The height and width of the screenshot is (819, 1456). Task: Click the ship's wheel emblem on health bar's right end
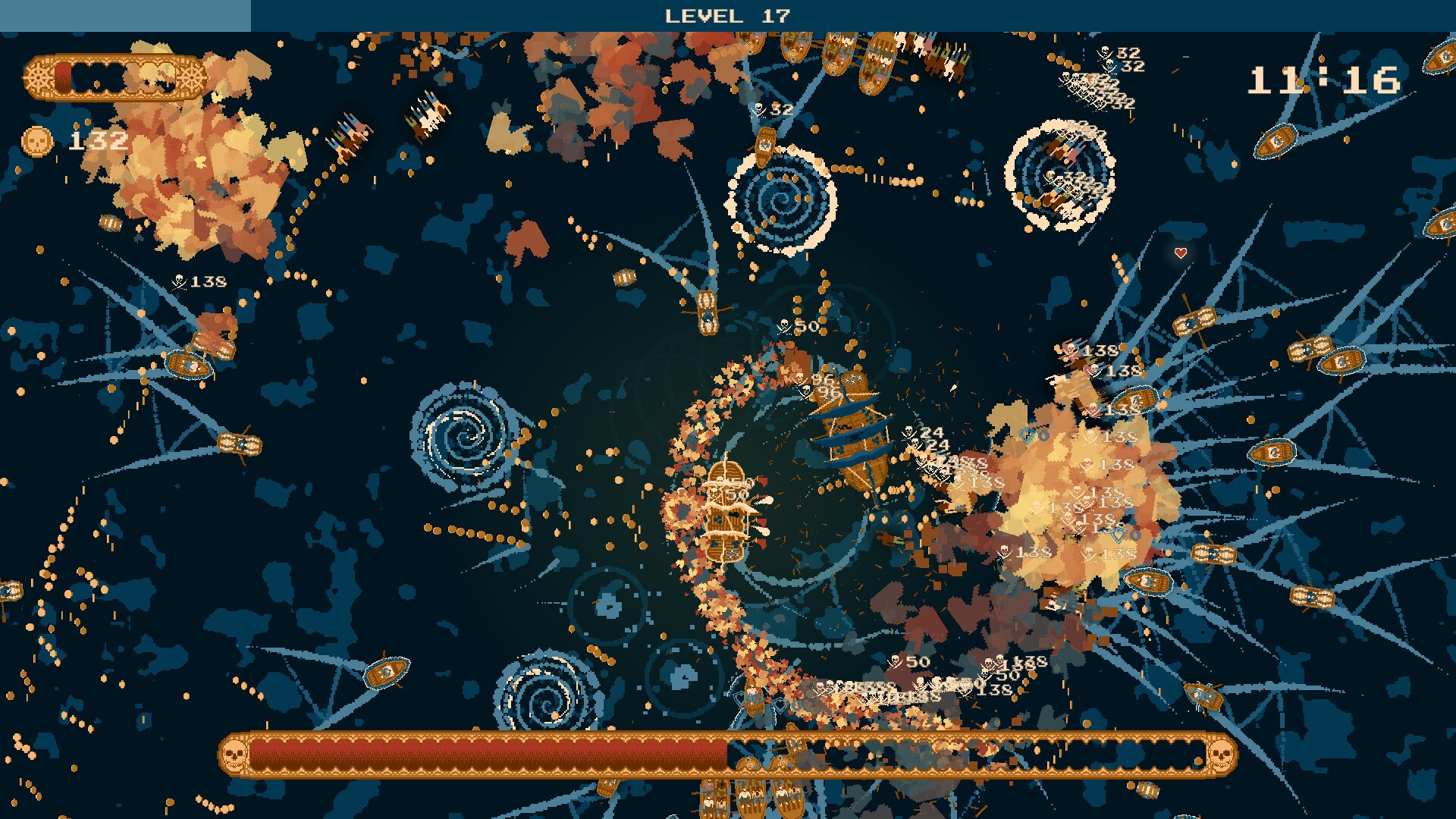click(x=191, y=77)
